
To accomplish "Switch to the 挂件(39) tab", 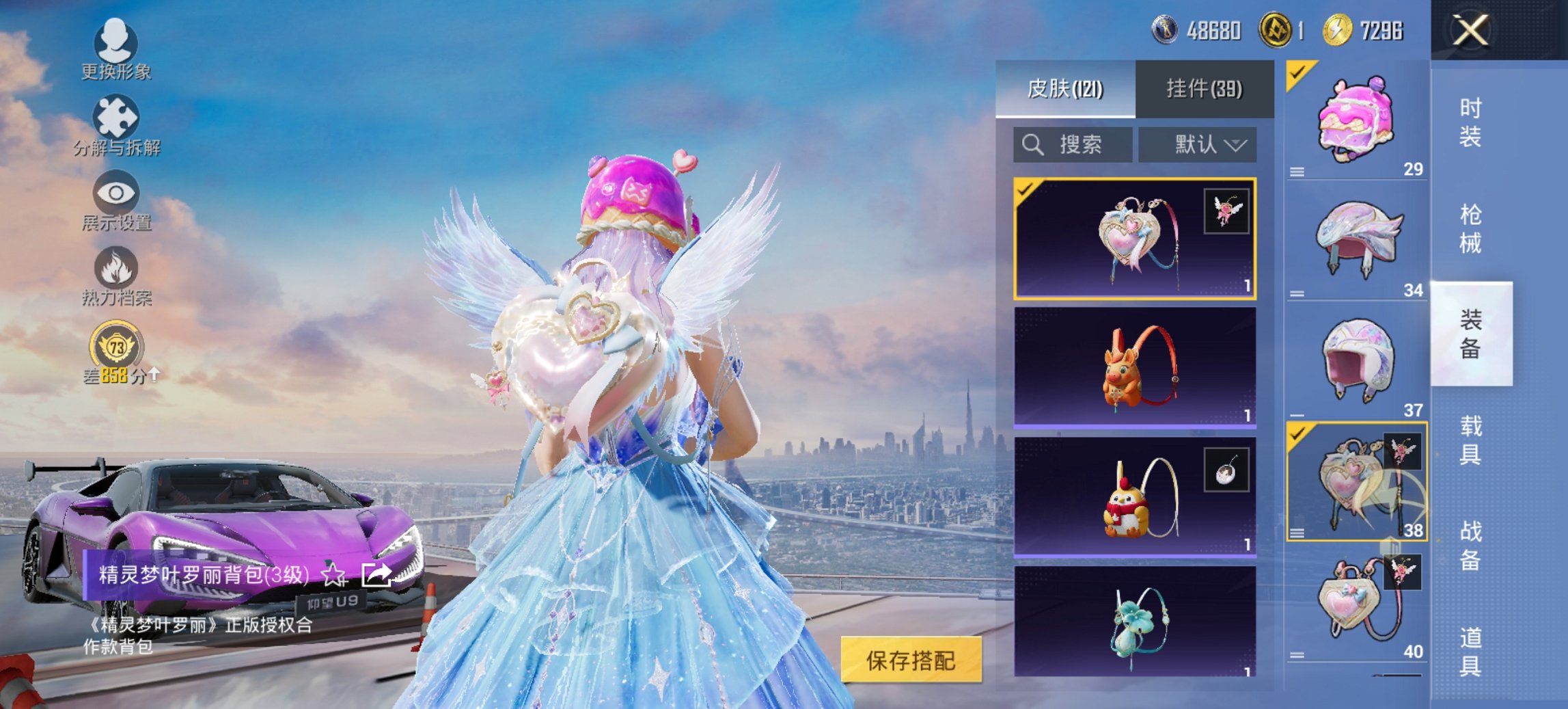I will point(1204,89).
